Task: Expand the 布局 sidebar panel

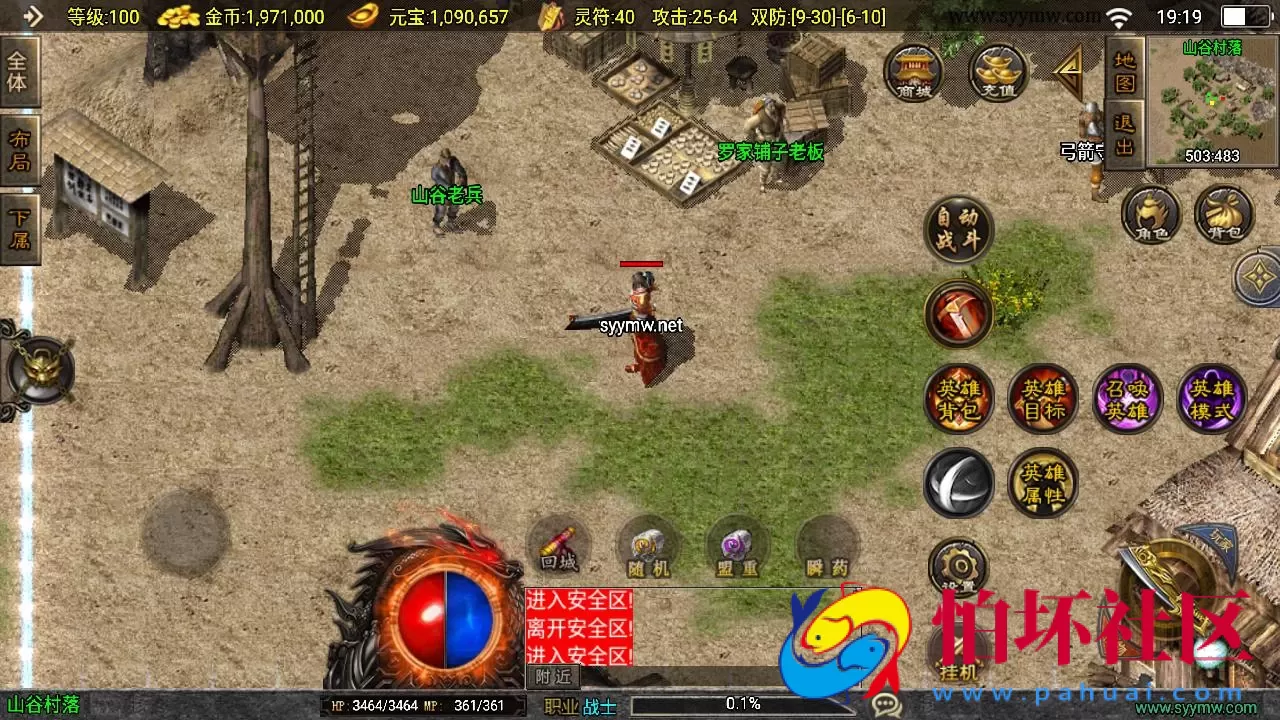Action: click(x=19, y=147)
